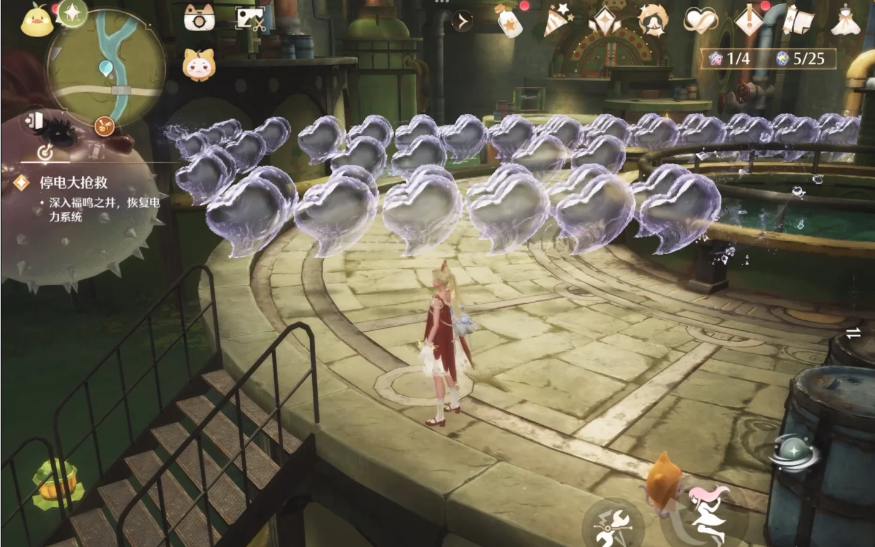Open the exclamation diamond quest icon

[749, 20]
